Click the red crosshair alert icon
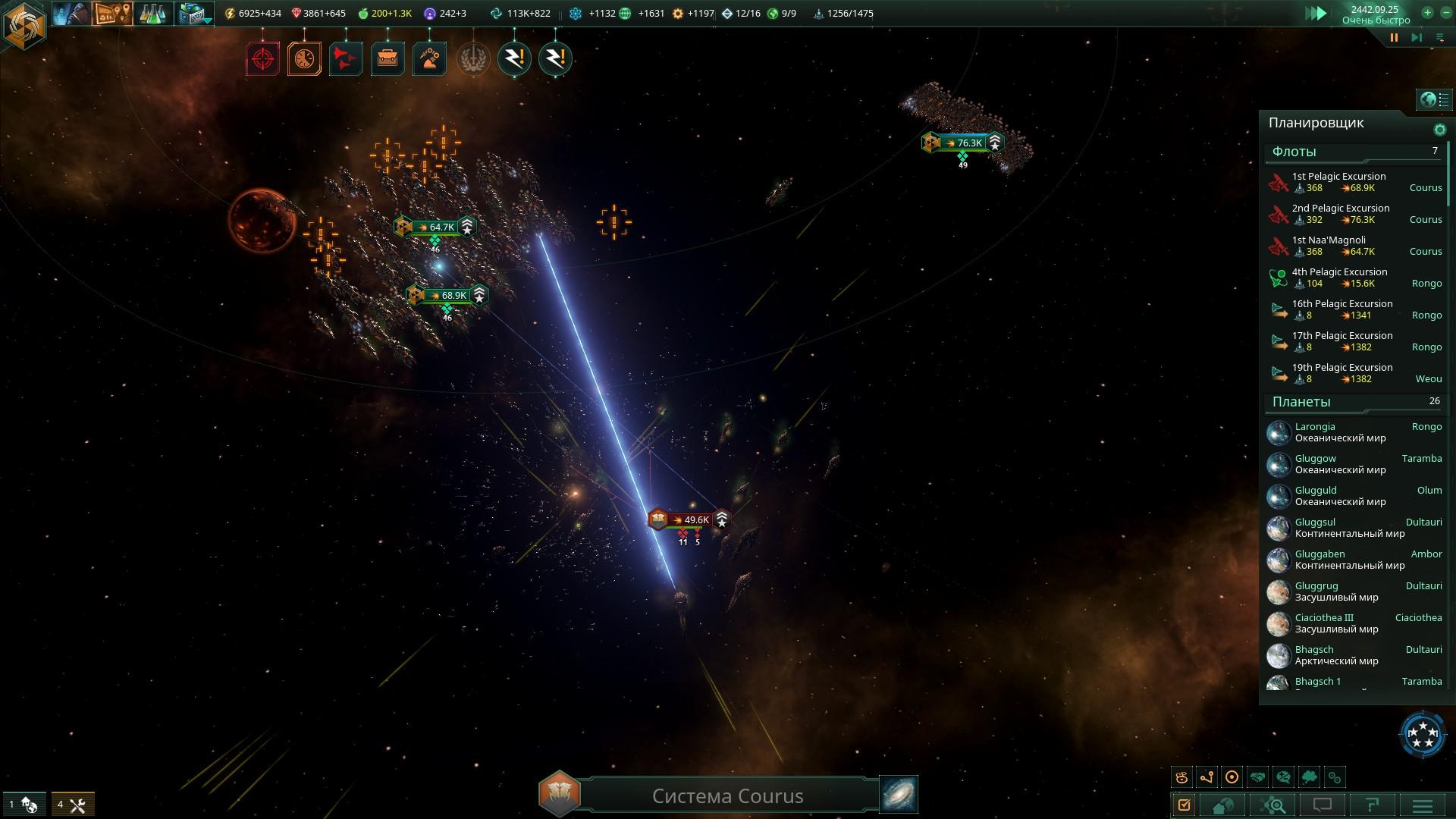1456x819 pixels. [262, 58]
